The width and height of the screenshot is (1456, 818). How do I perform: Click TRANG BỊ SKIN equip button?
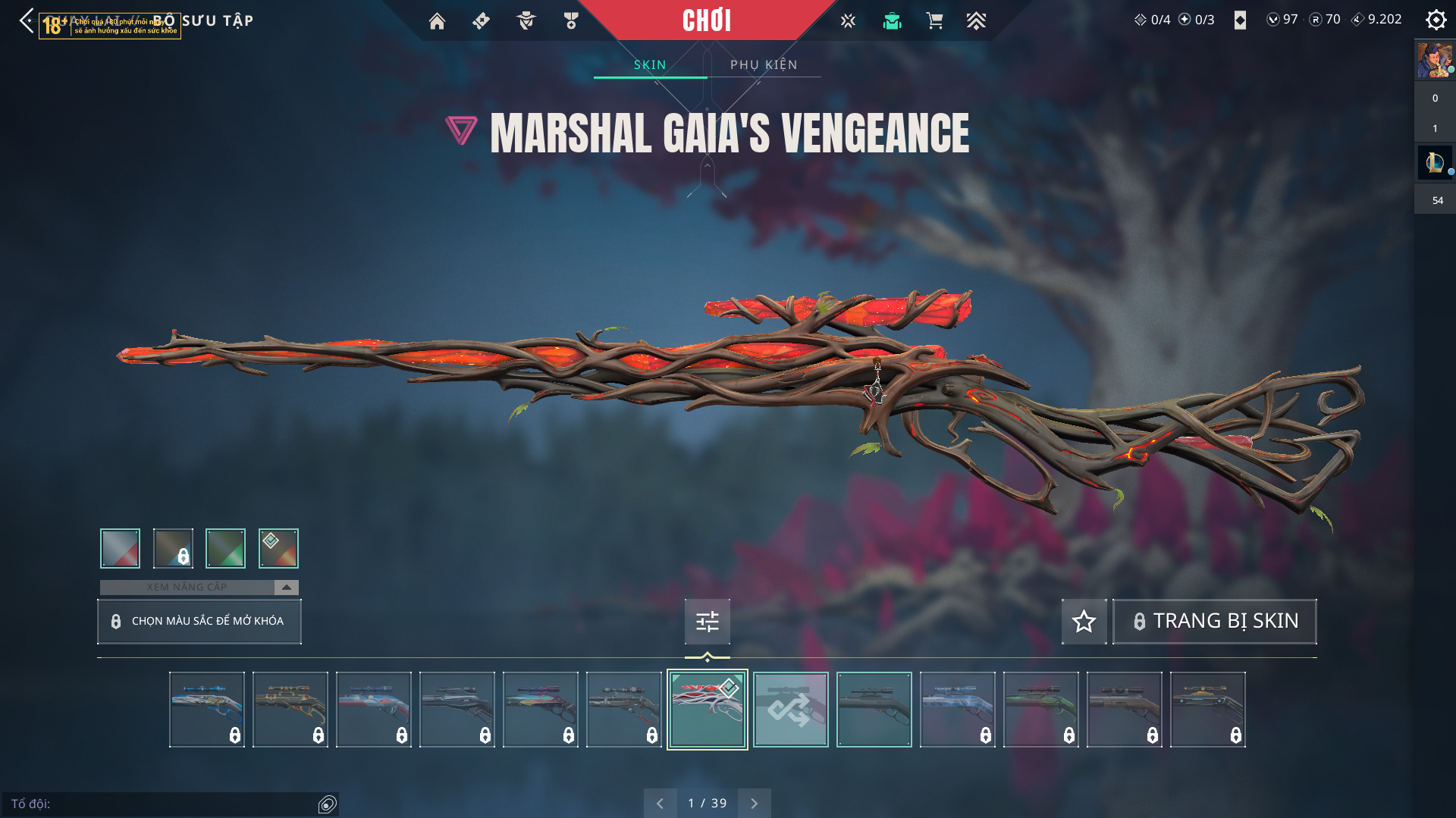pyautogui.click(x=1214, y=621)
